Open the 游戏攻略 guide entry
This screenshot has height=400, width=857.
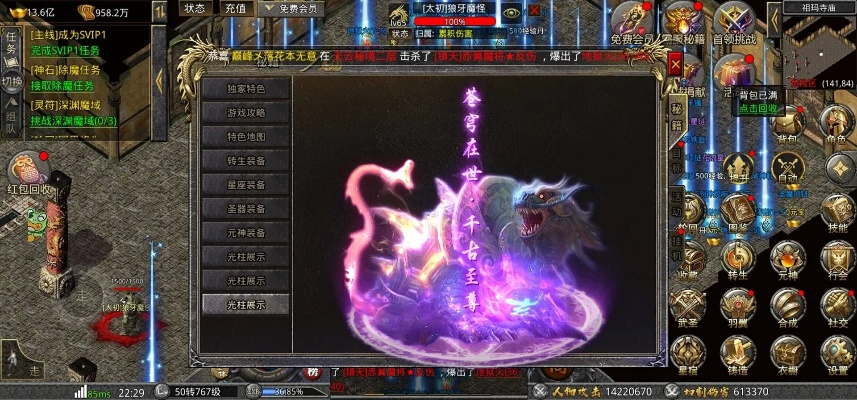pyautogui.click(x=247, y=112)
